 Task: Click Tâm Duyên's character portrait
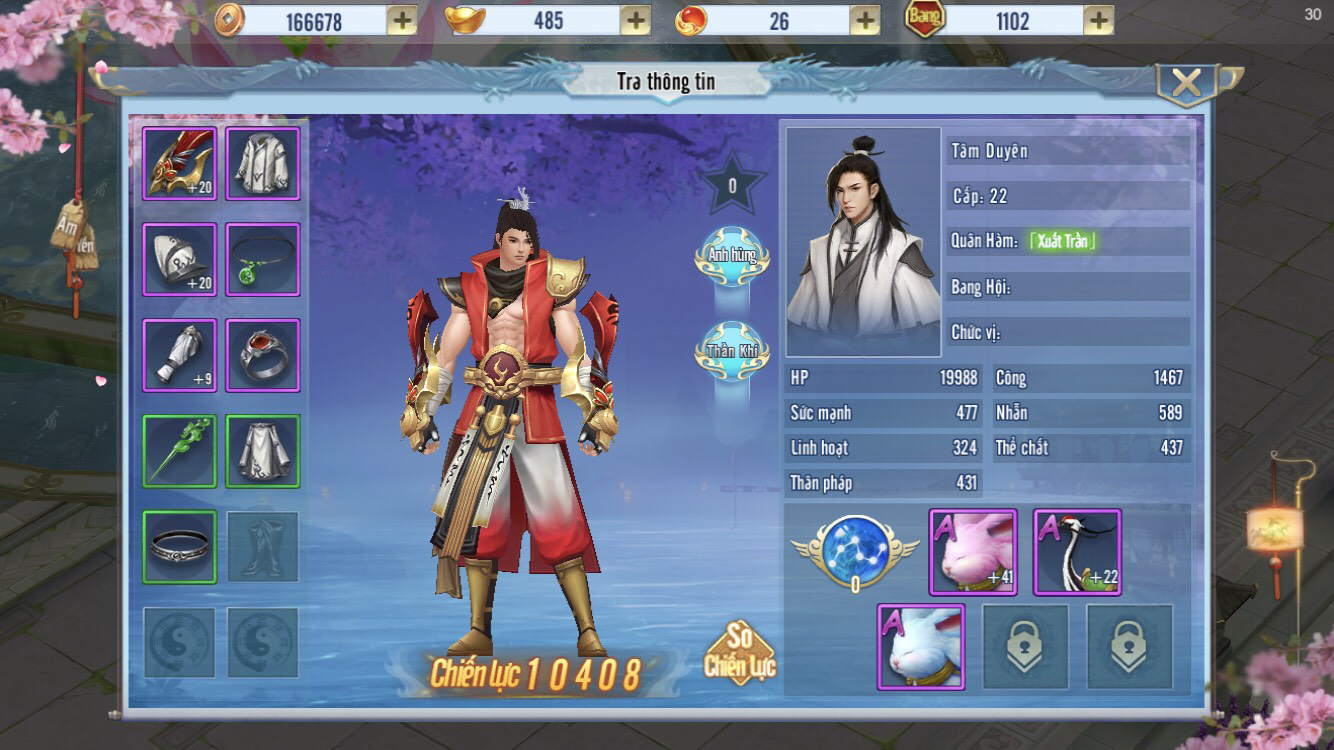[x=863, y=242]
